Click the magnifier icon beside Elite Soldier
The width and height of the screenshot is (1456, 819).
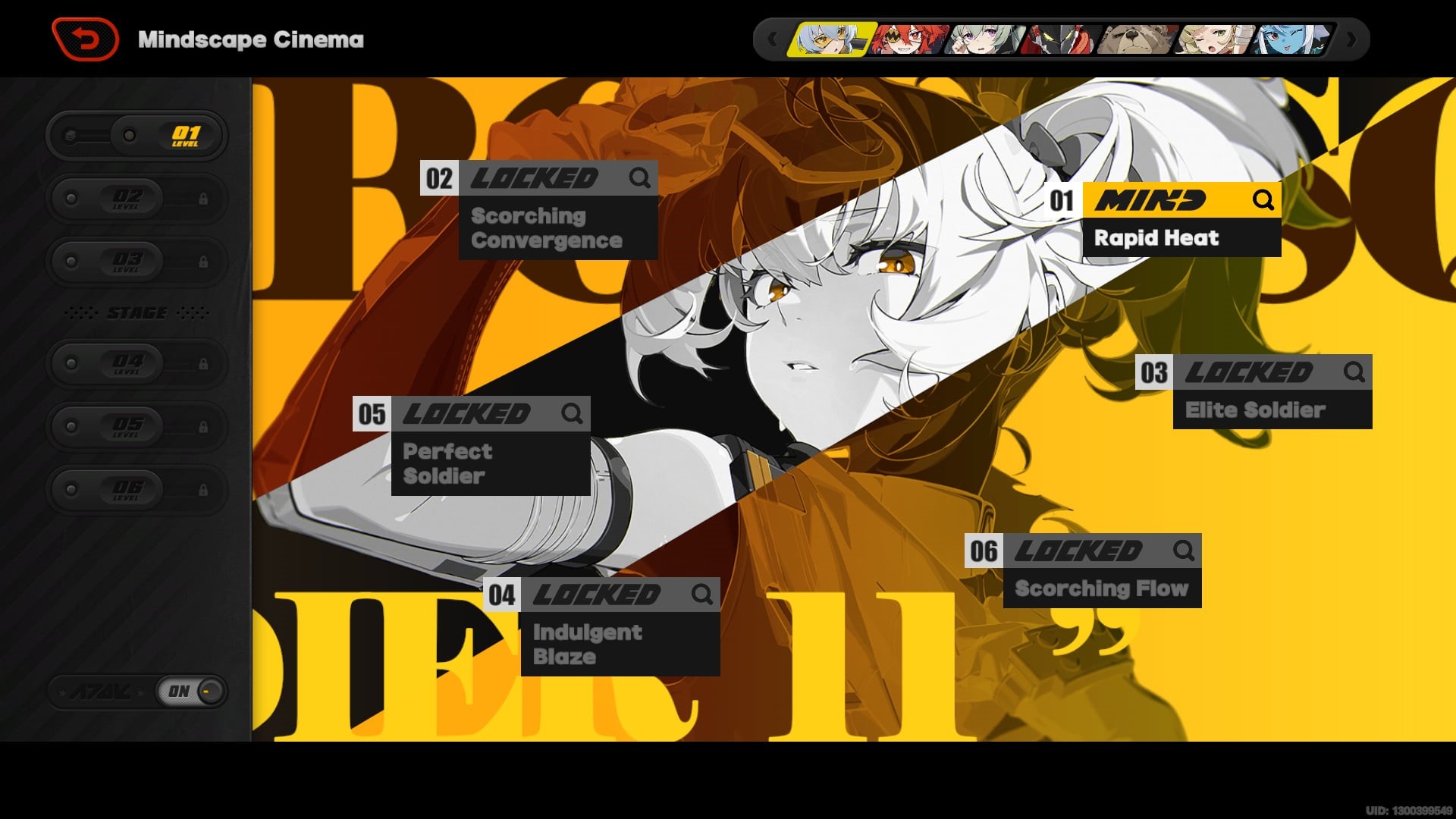pyautogui.click(x=1354, y=372)
